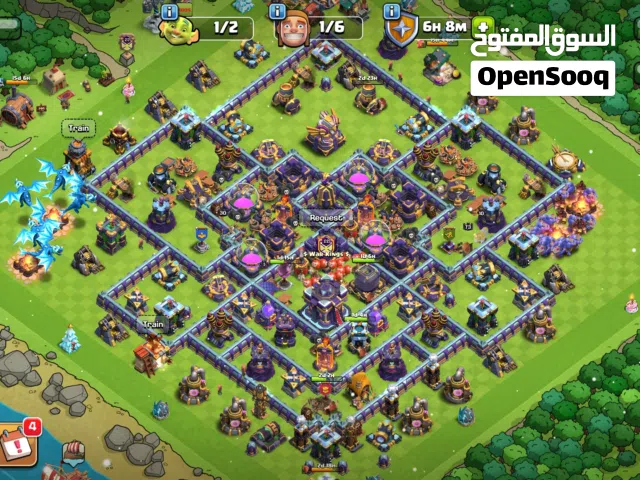Tap the Train bubble above the barracks
640x480 pixels.
[x=76, y=128]
